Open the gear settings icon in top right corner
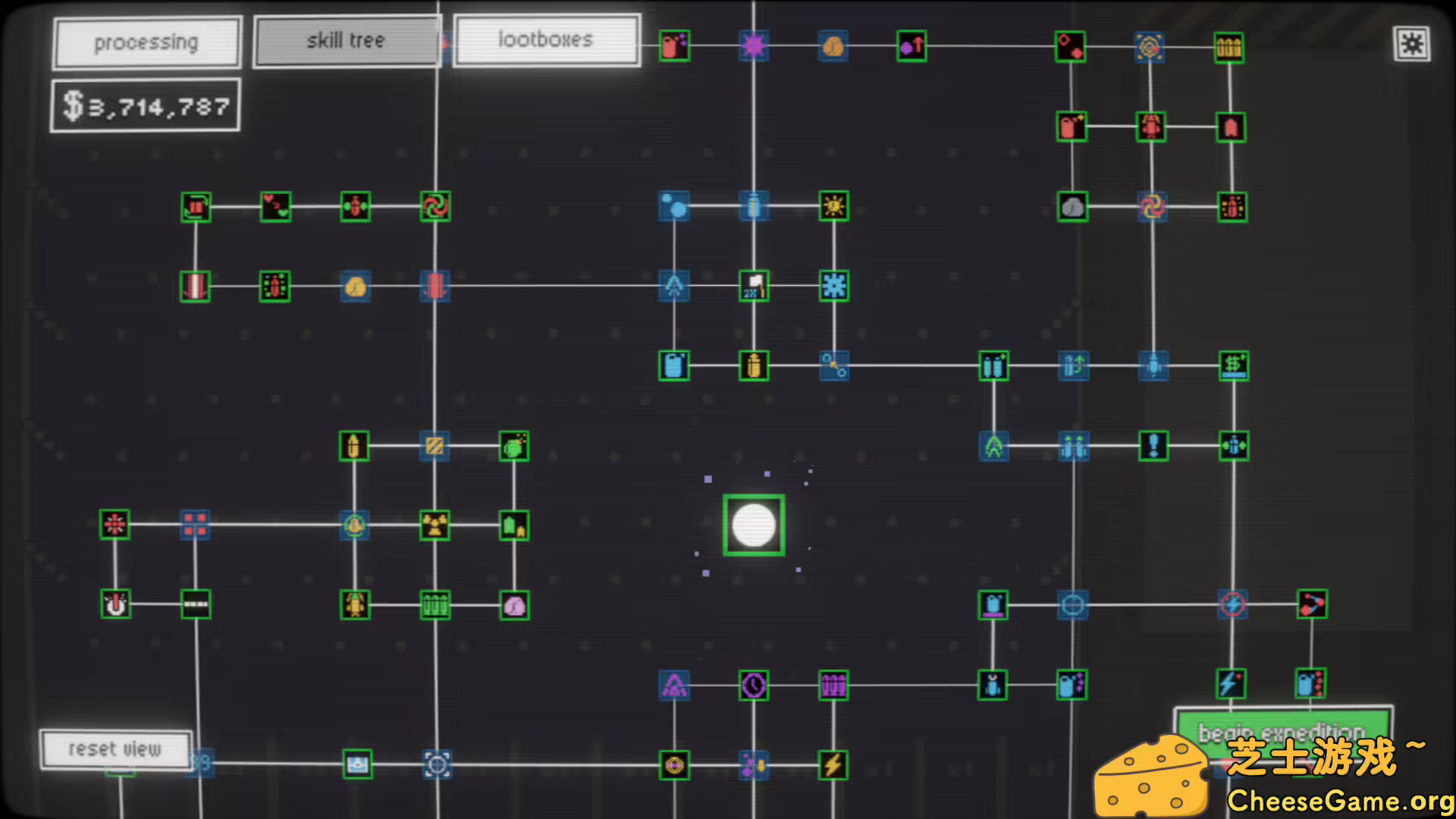 (x=1412, y=45)
